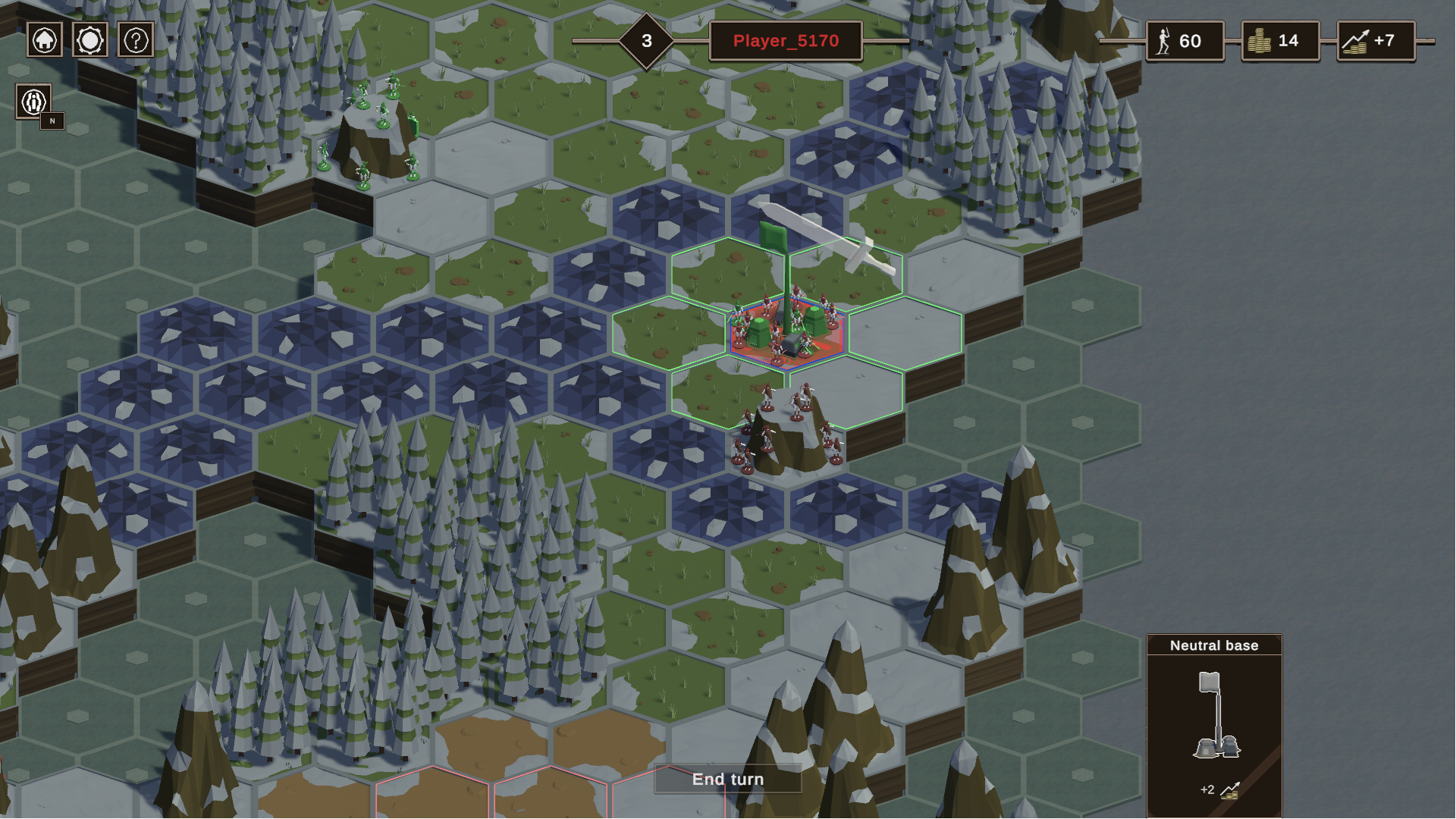Select the unit figure icon button
The height and width of the screenshot is (819, 1456).
[34, 102]
